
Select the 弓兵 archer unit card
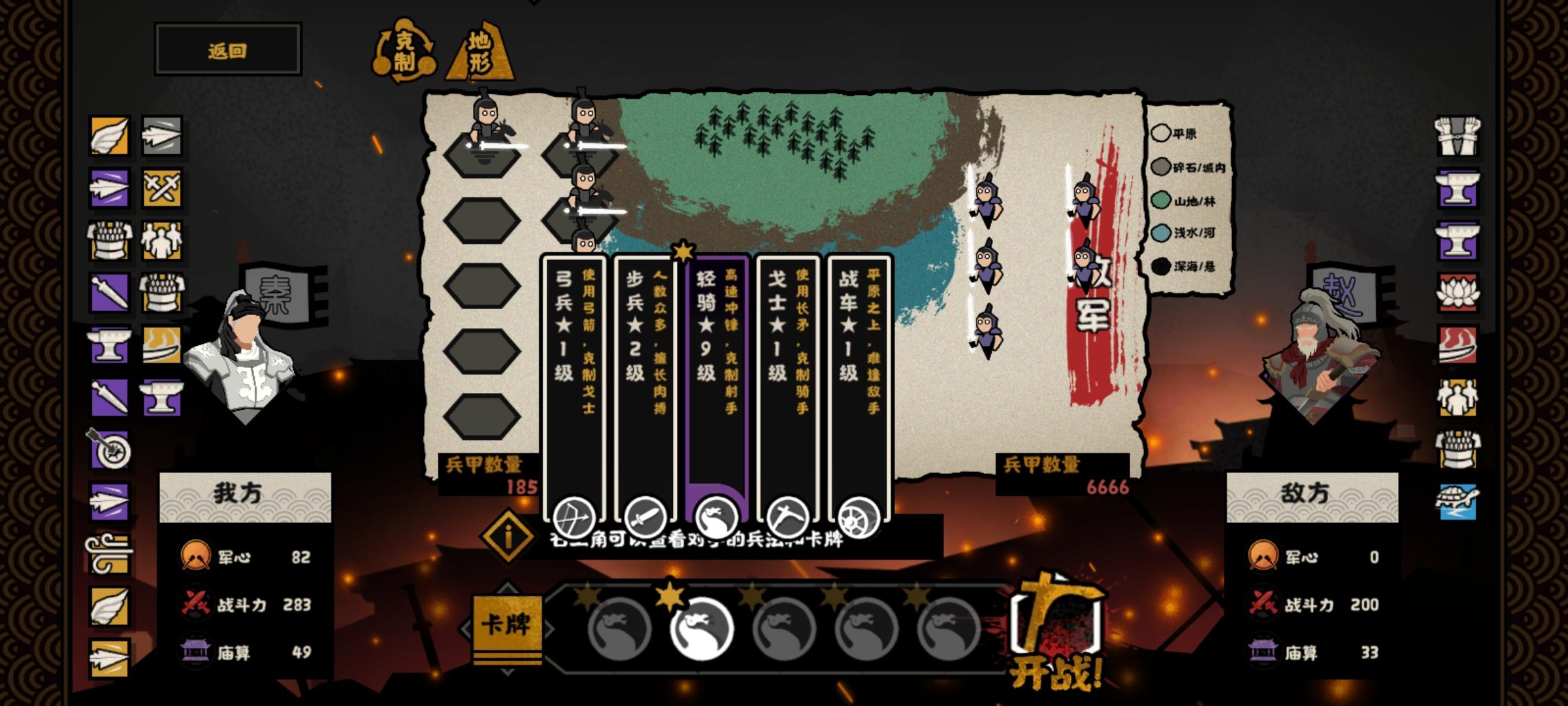(x=574, y=386)
